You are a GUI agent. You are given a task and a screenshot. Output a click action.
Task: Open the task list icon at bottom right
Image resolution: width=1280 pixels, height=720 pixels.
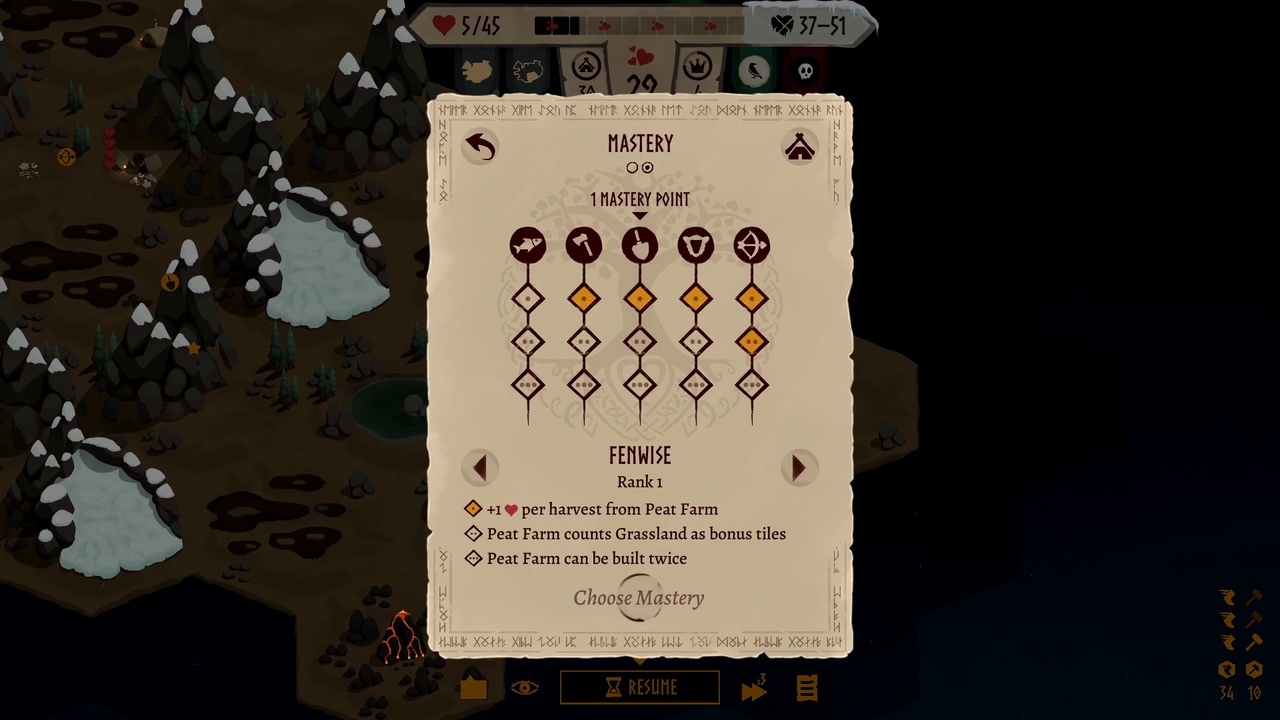(806, 687)
